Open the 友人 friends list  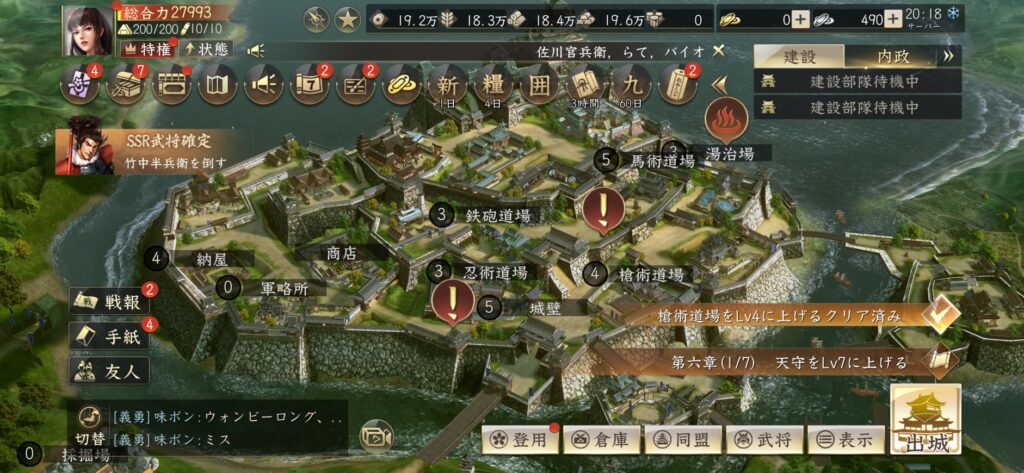pyautogui.click(x=111, y=370)
